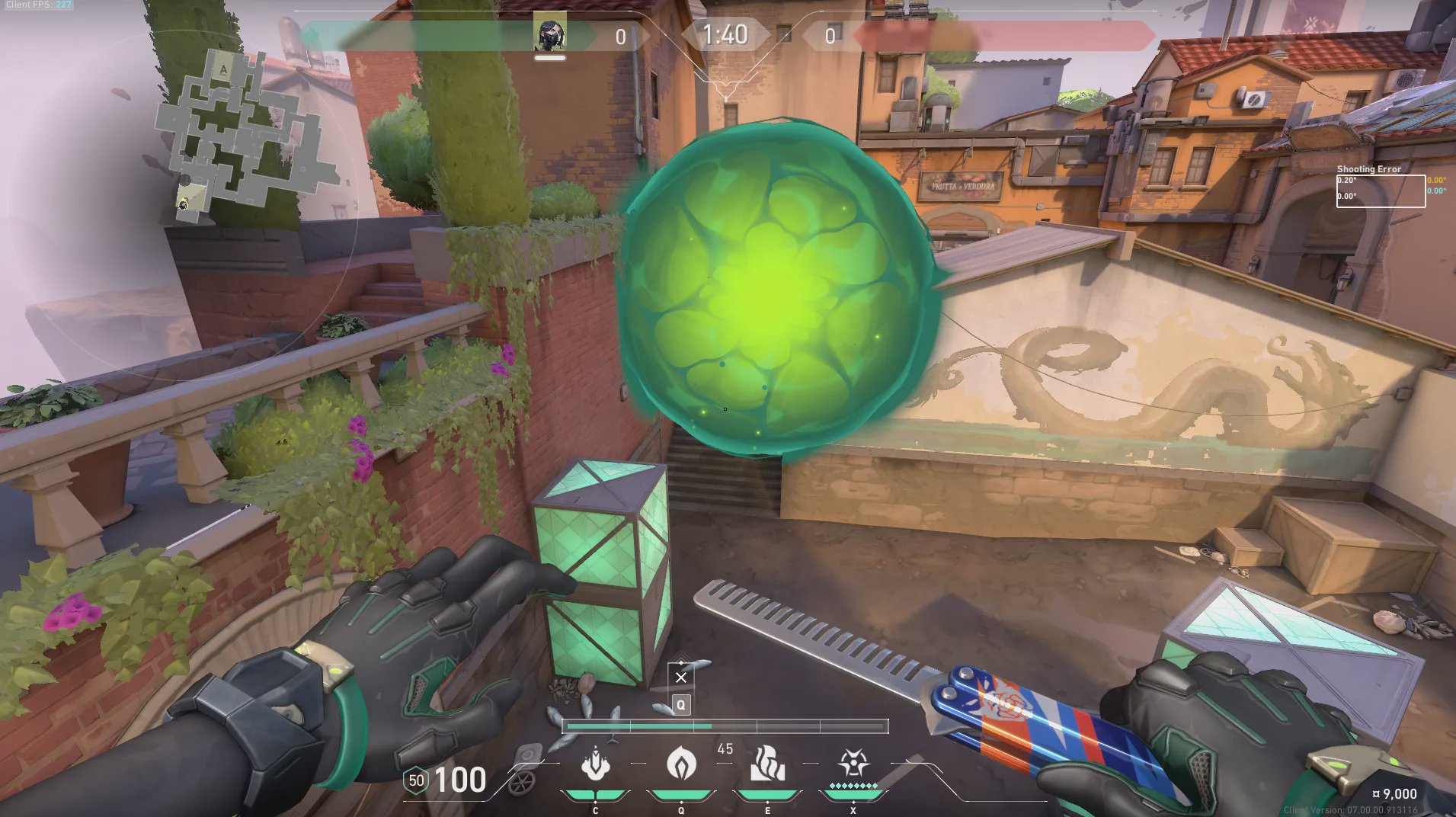This screenshot has height=817, width=1456.
Task: Trigger the Toxic Screen ability icon
Action: click(x=767, y=764)
